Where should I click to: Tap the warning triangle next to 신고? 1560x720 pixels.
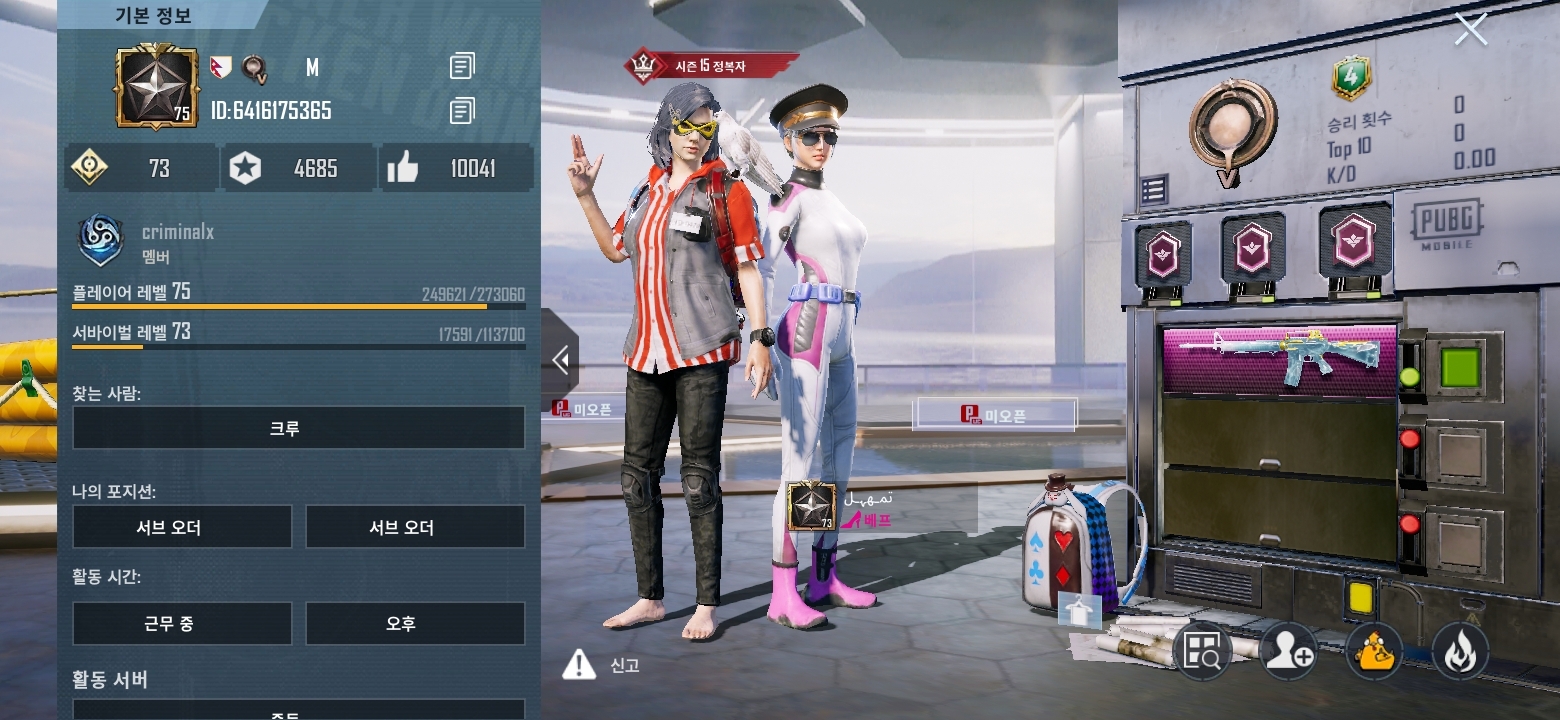[x=577, y=666]
